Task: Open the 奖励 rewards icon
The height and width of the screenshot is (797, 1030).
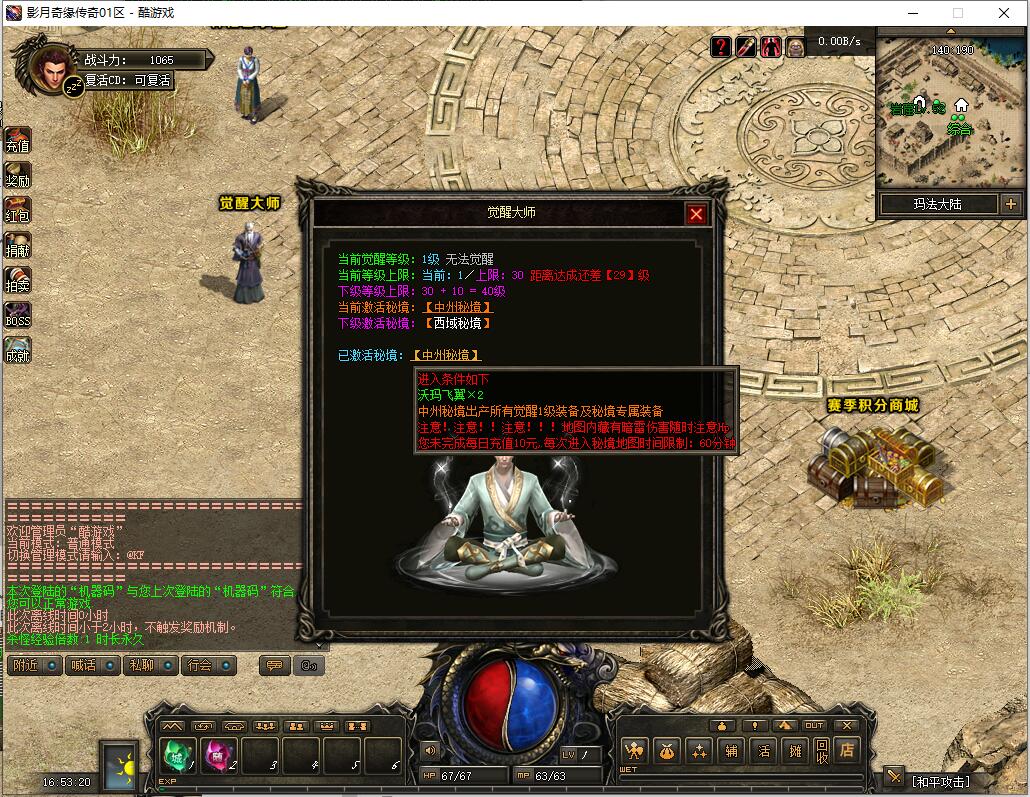Action: point(18,176)
